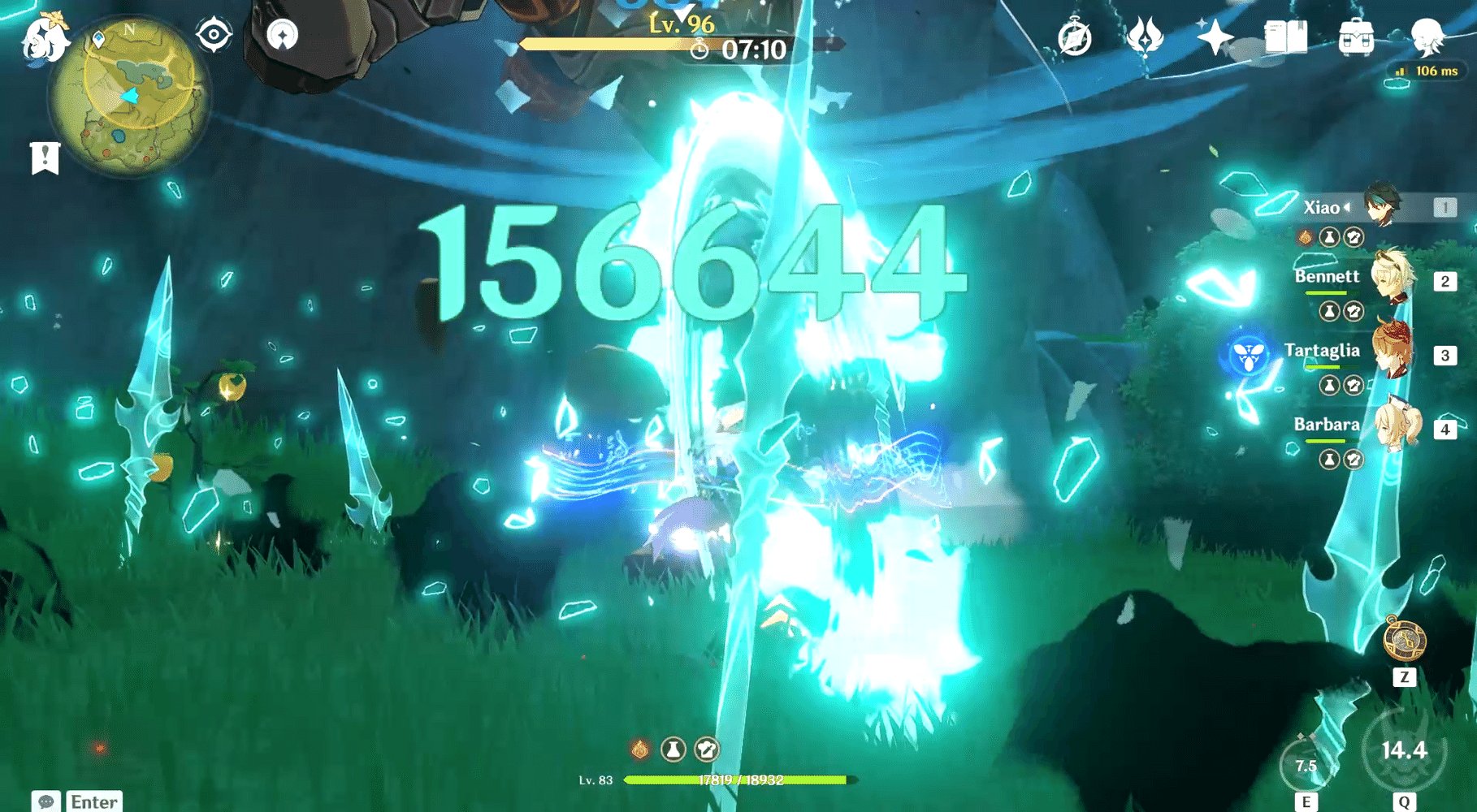Click the chat Enter input box
The image size is (1477, 812).
coord(93,802)
